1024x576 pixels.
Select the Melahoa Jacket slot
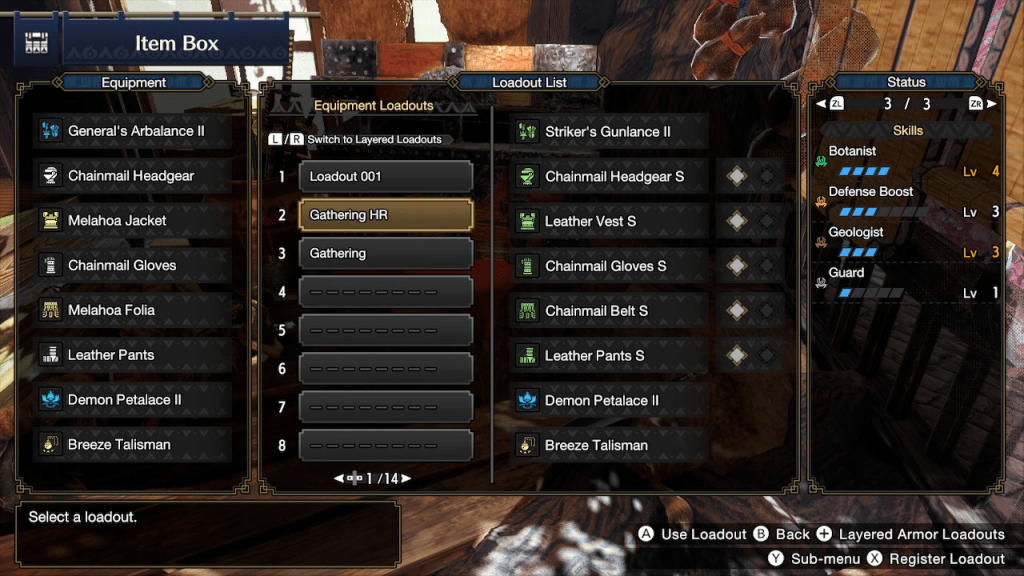pyautogui.click(x=134, y=221)
